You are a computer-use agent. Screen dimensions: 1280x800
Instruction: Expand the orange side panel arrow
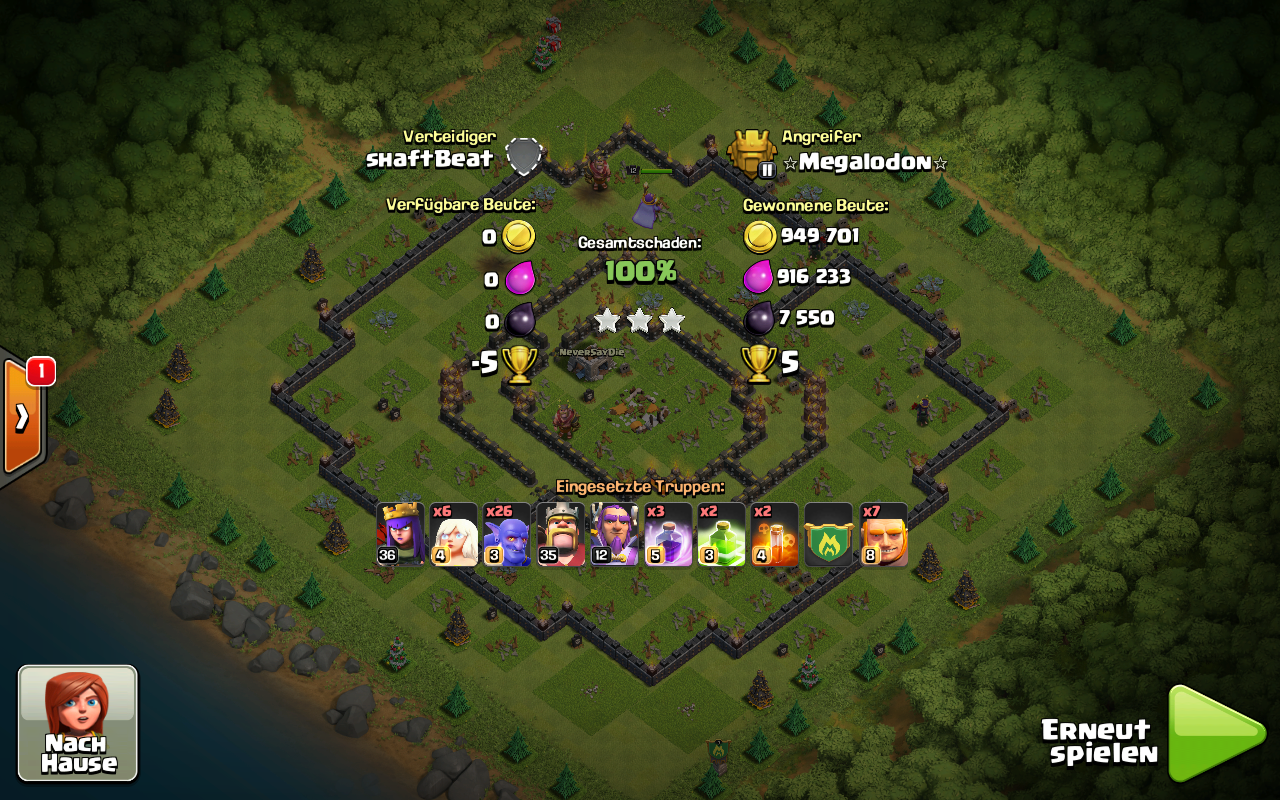pyautogui.click(x=21, y=416)
